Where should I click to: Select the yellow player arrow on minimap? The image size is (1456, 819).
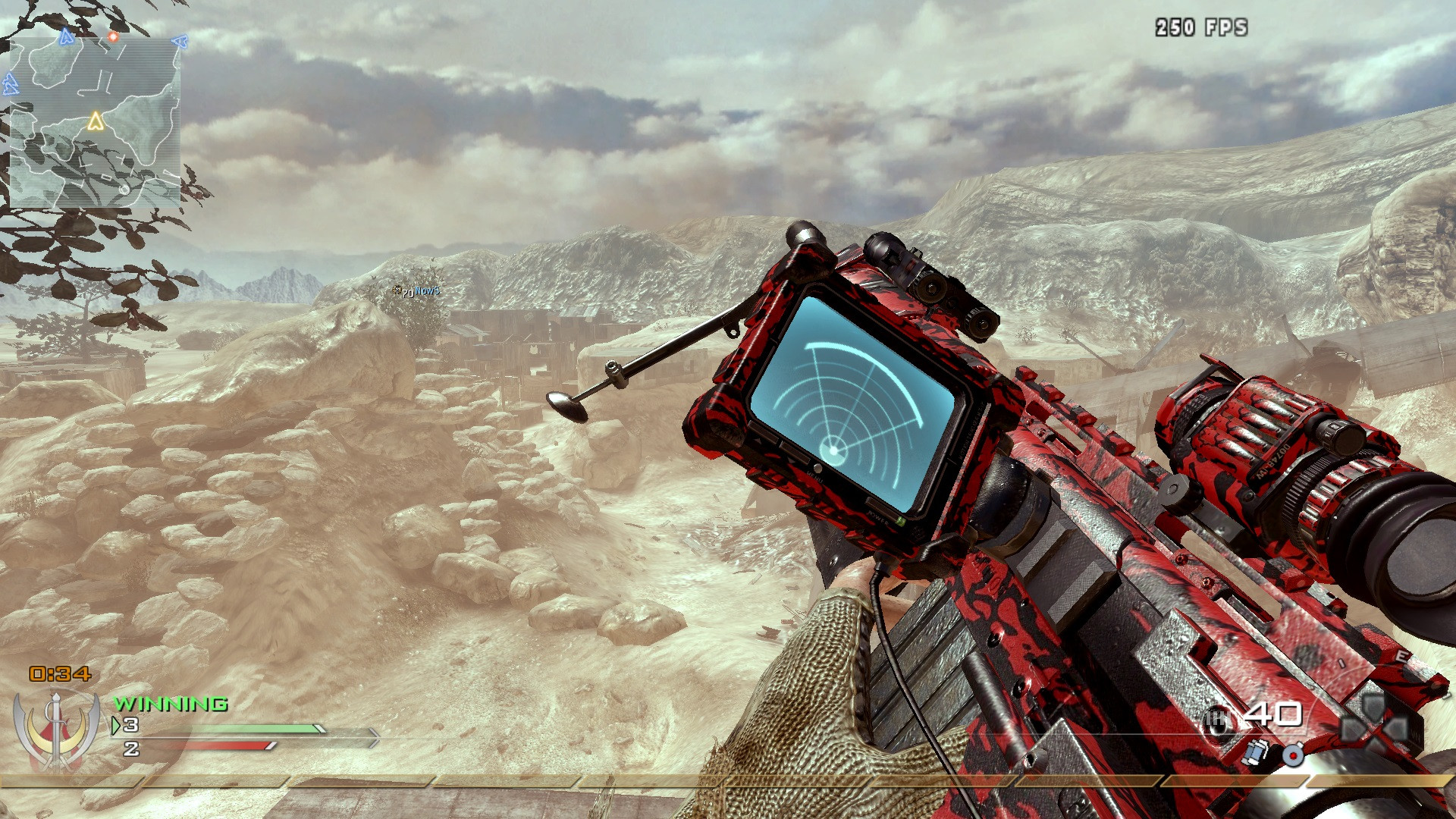[96, 121]
